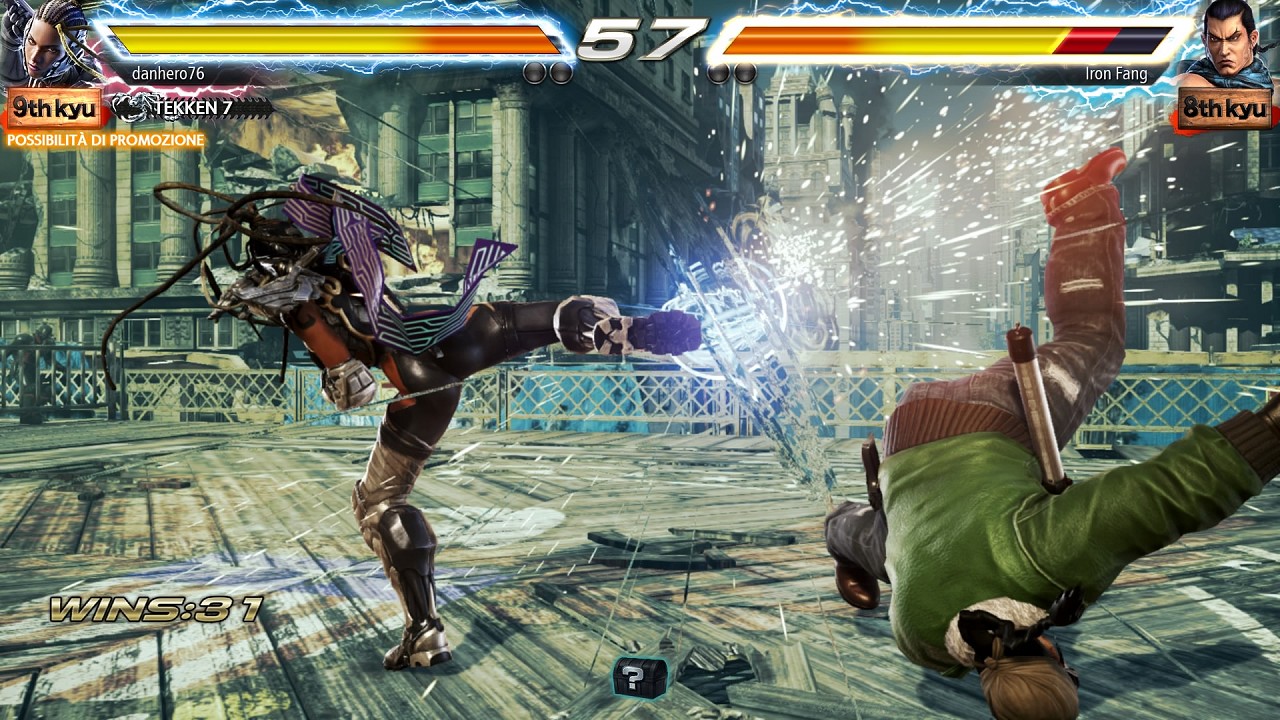Click the mystery treasure chest icon
Screen dimensions: 1280x720
pos(639,677)
